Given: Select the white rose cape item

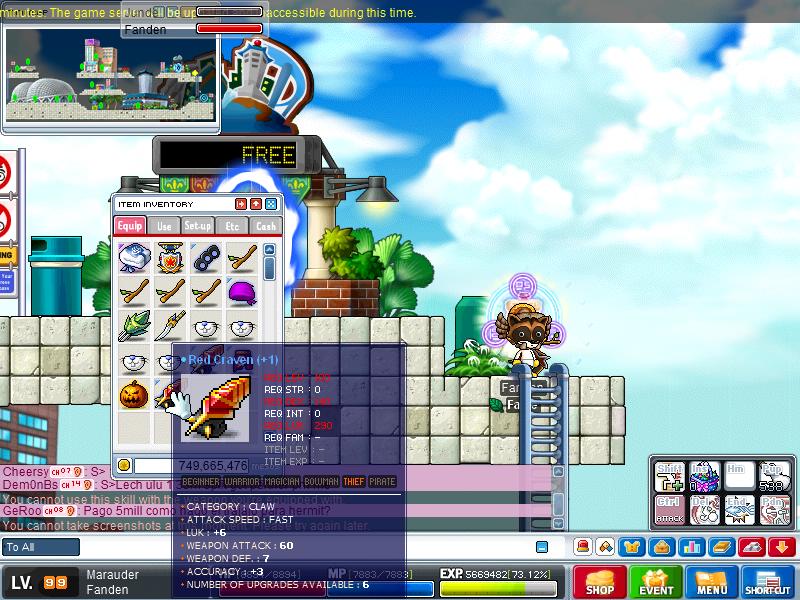Looking at the screenshot, I should click(x=134, y=258).
